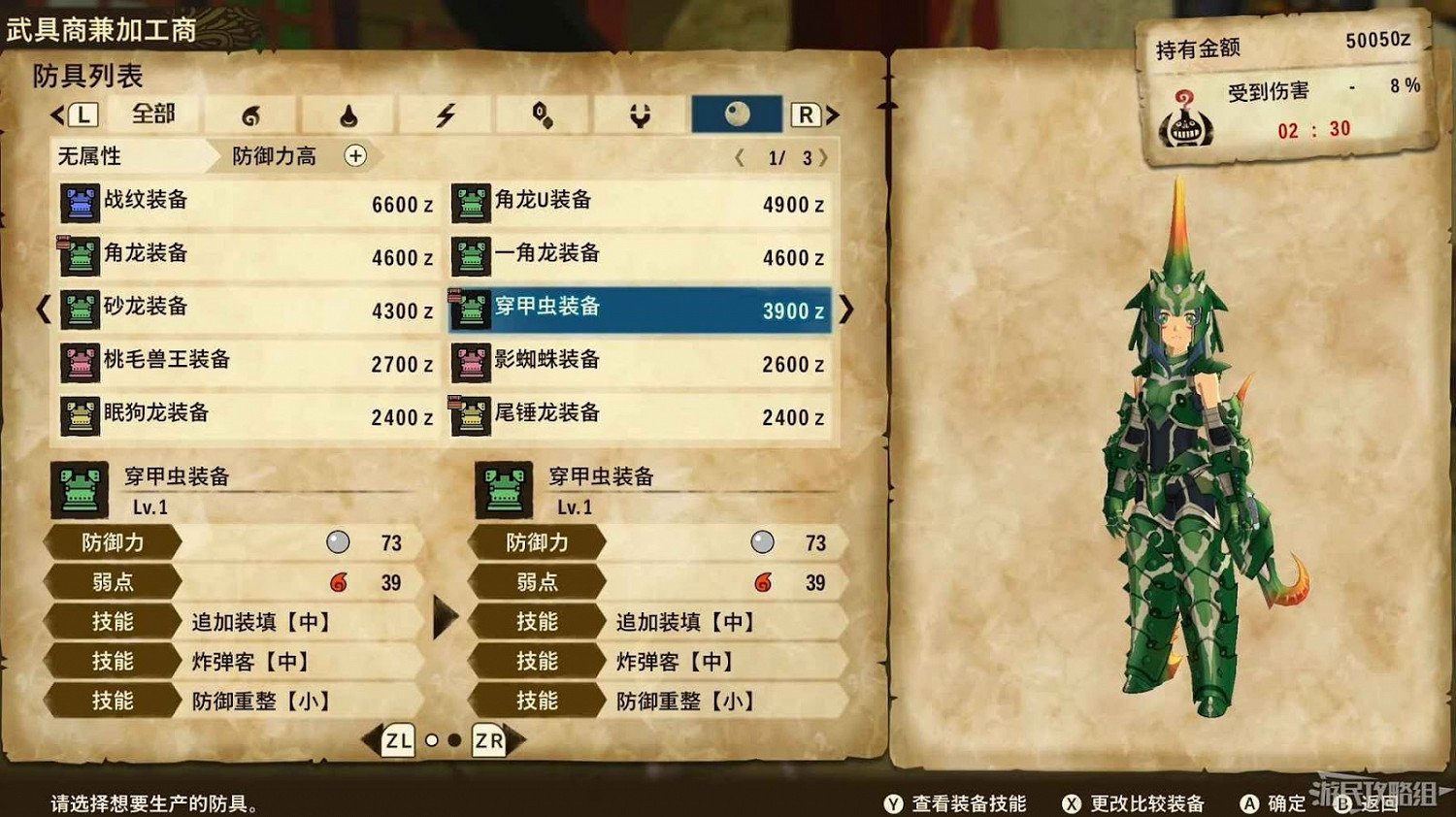The image size is (1456, 817).
Task: Select the fire element filter icon
Action: click(250, 114)
